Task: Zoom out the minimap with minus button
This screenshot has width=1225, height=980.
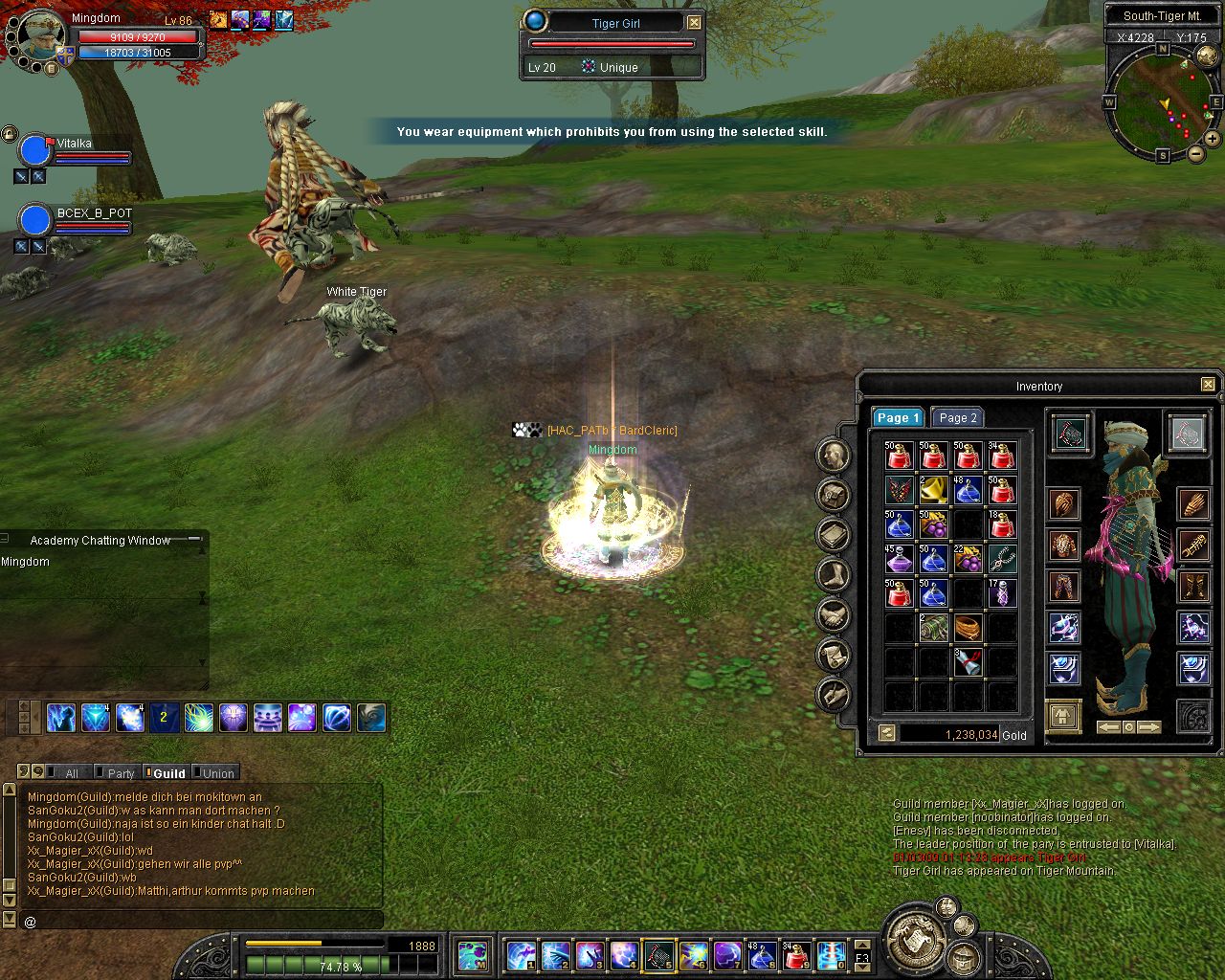Action: tap(1195, 153)
